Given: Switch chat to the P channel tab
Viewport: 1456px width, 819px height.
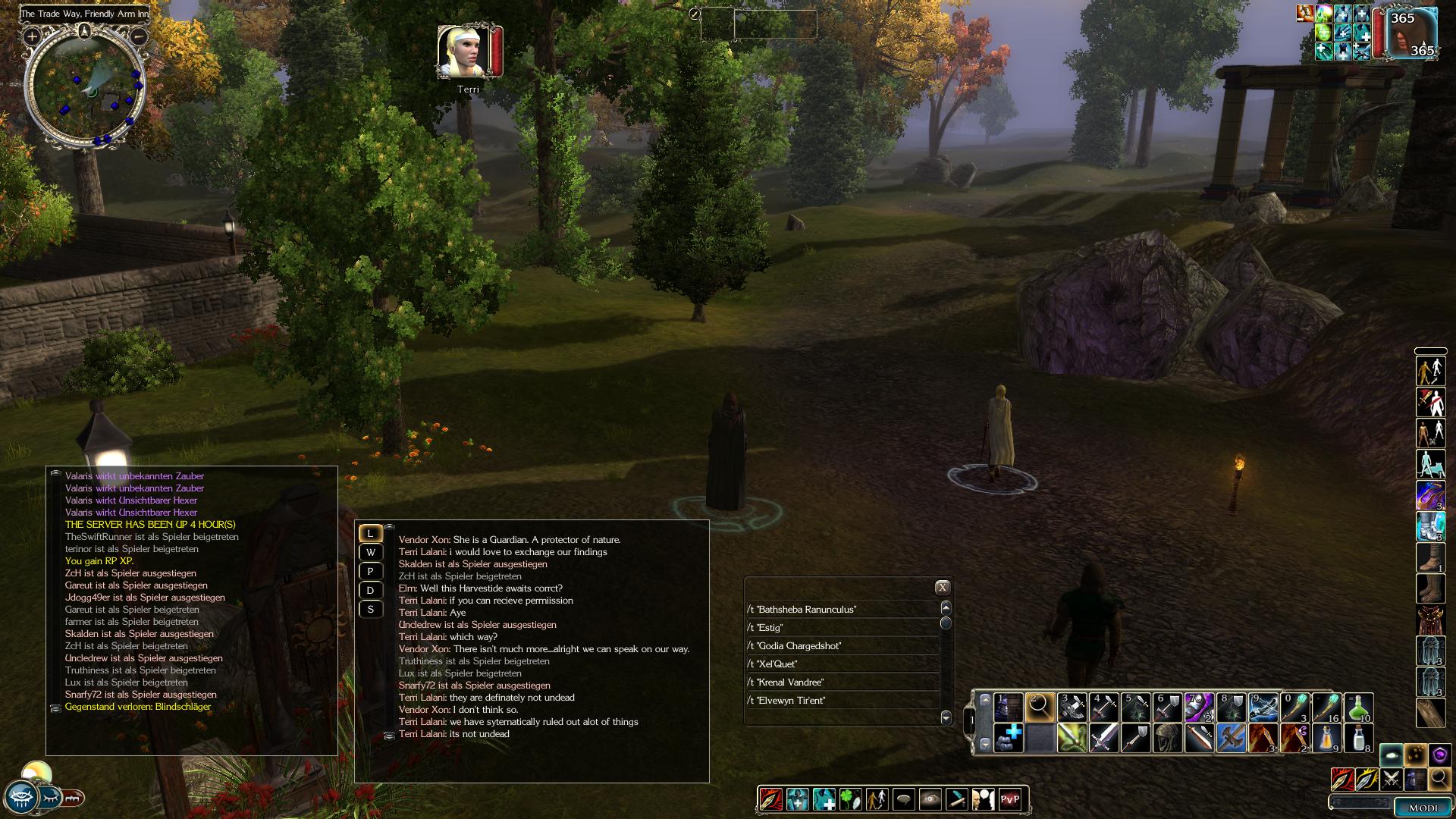Looking at the screenshot, I should 371,571.
